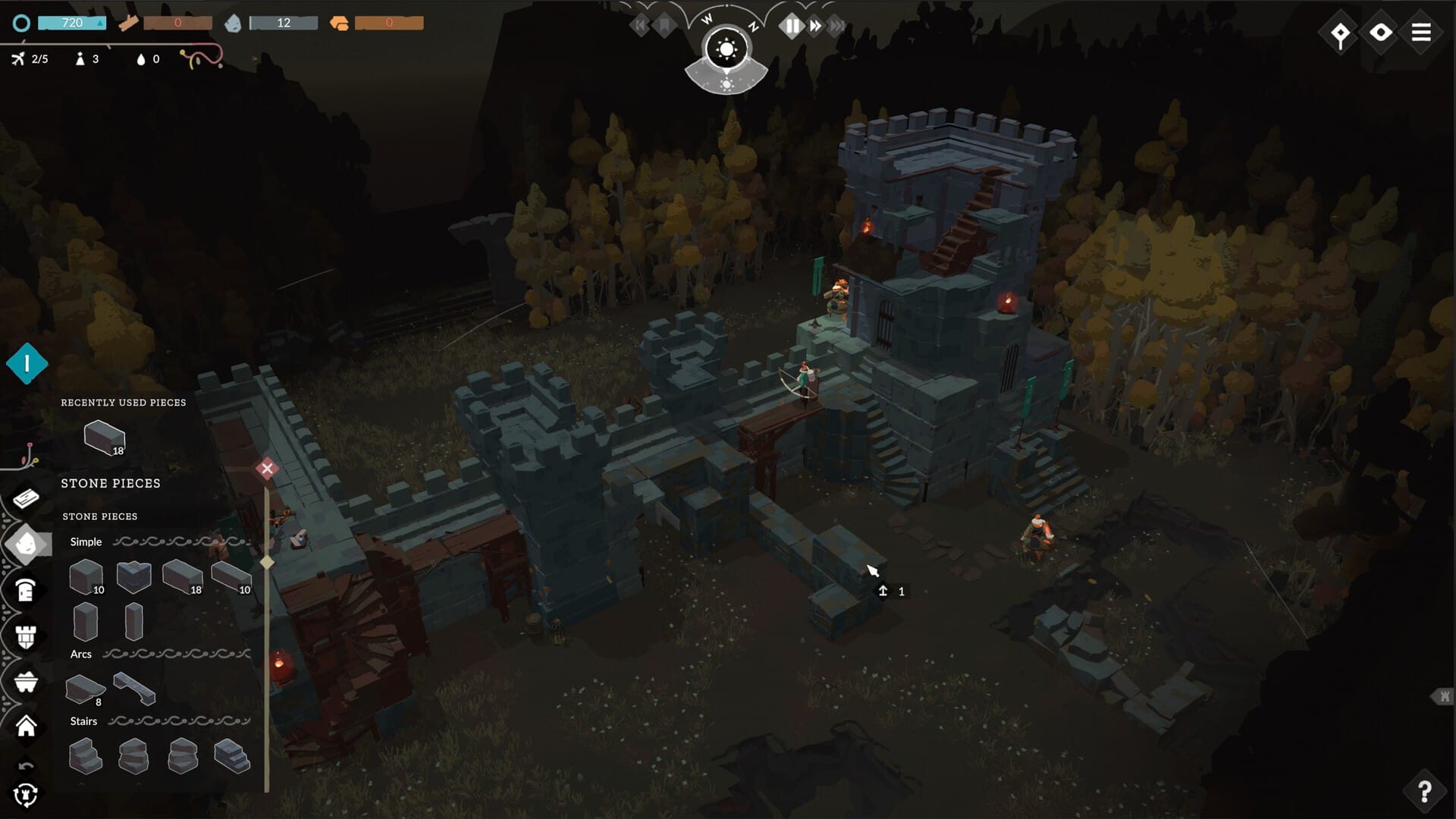Select the recently used stone block piece
This screenshot has width=1456, height=819.
pos(103,436)
